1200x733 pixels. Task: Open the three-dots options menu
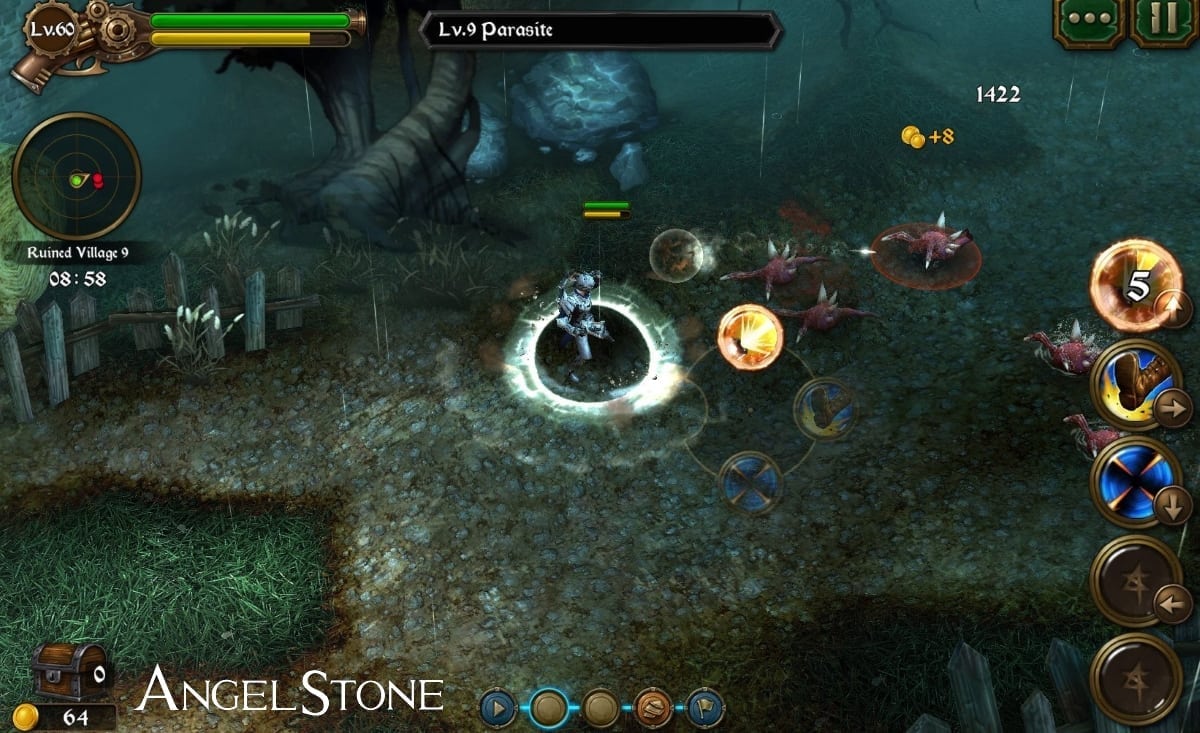coord(1087,22)
